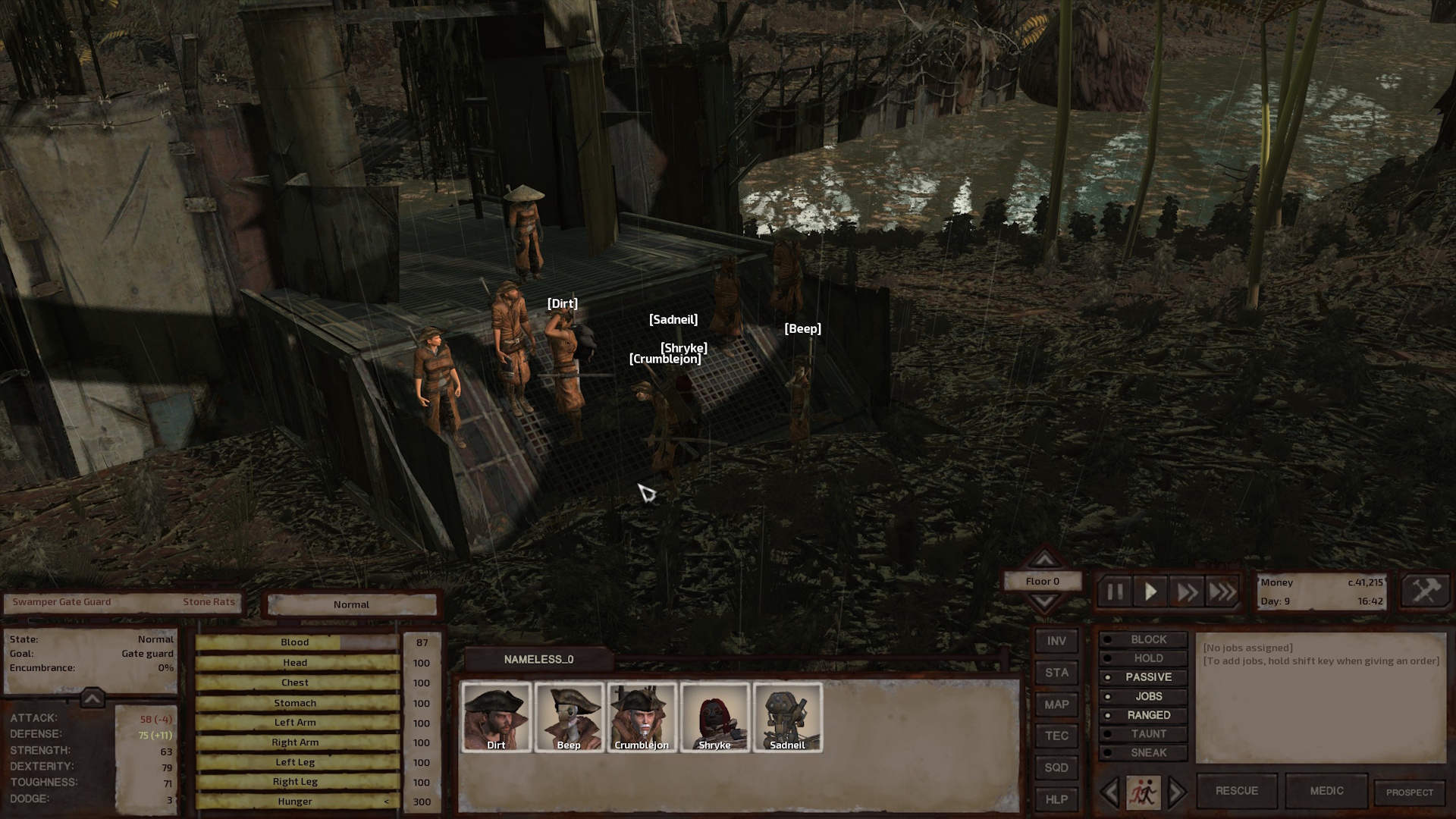
Task: Toggle the BLOCK combat mode
Action: coord(1147,639)
